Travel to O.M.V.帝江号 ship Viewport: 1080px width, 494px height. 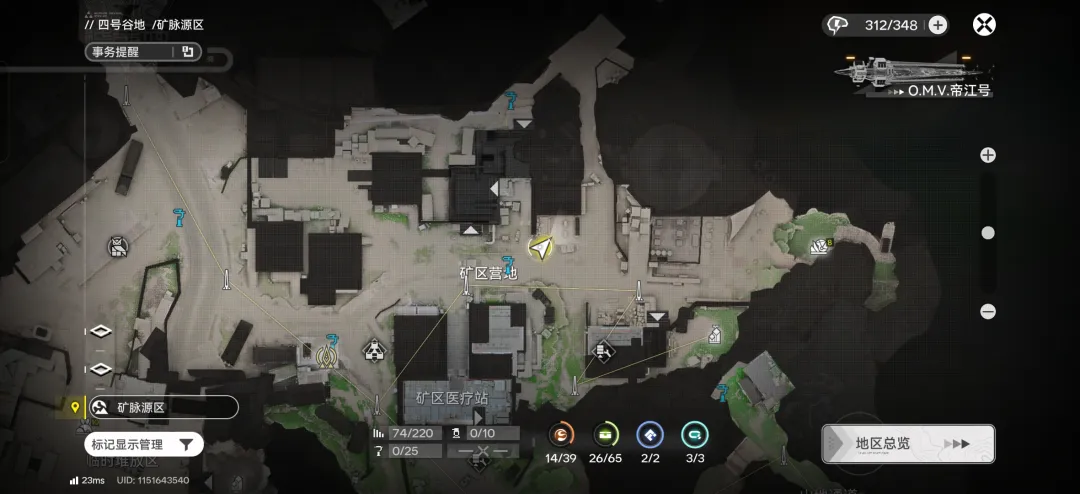point(917,73)
